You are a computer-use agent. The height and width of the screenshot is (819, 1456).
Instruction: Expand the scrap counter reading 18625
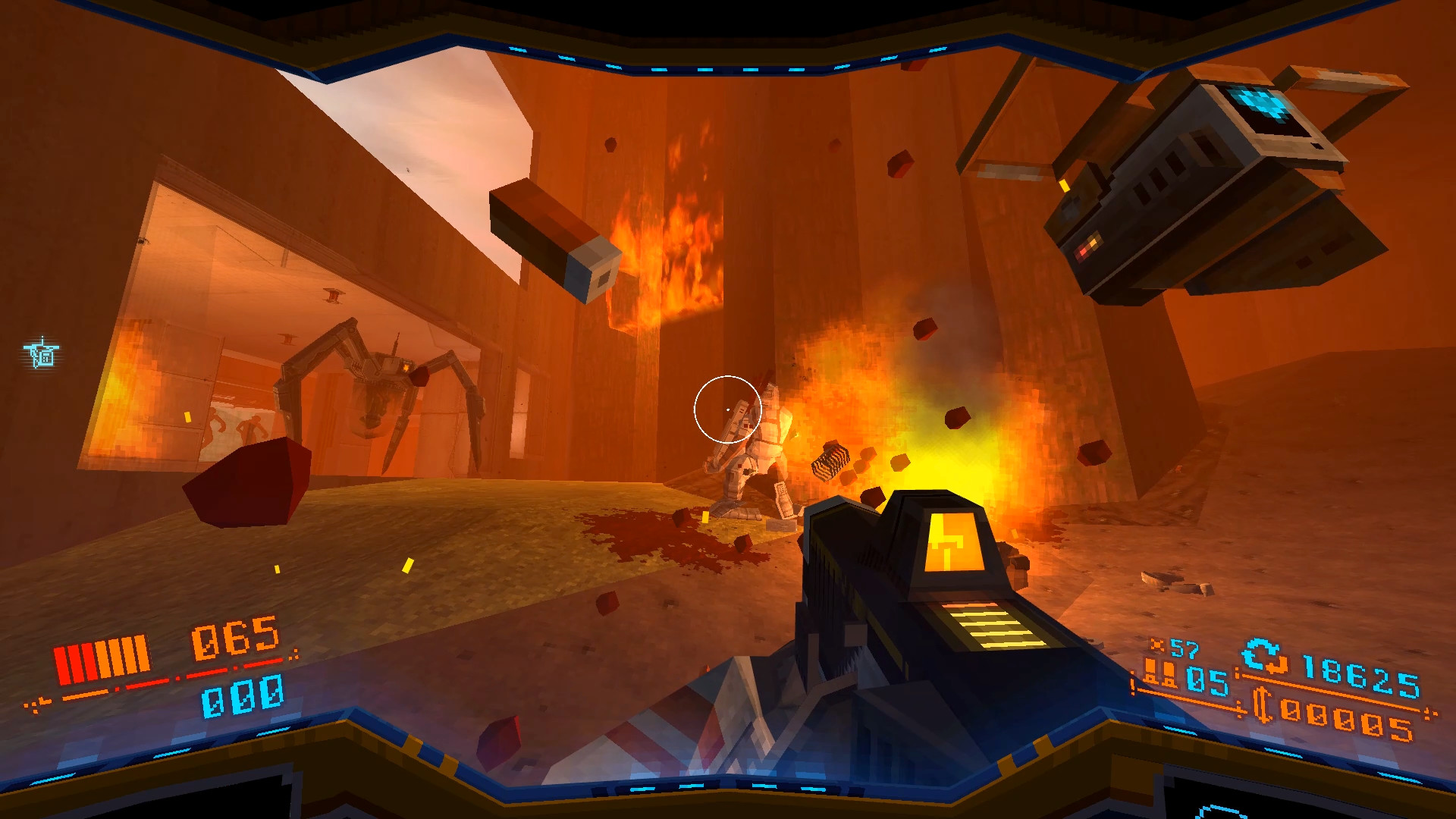click(x=1361, y=676)
